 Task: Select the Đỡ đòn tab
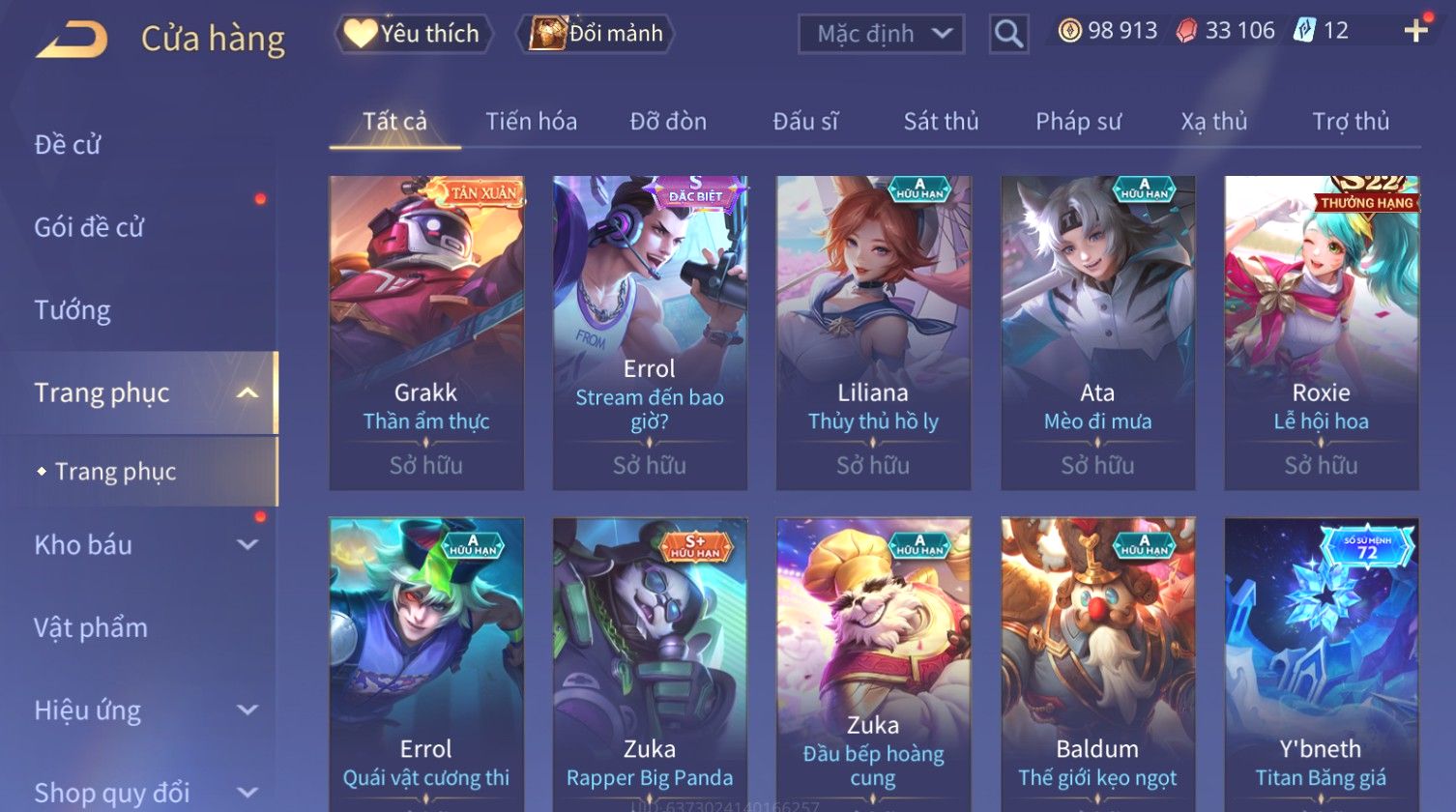click(668, 122)
